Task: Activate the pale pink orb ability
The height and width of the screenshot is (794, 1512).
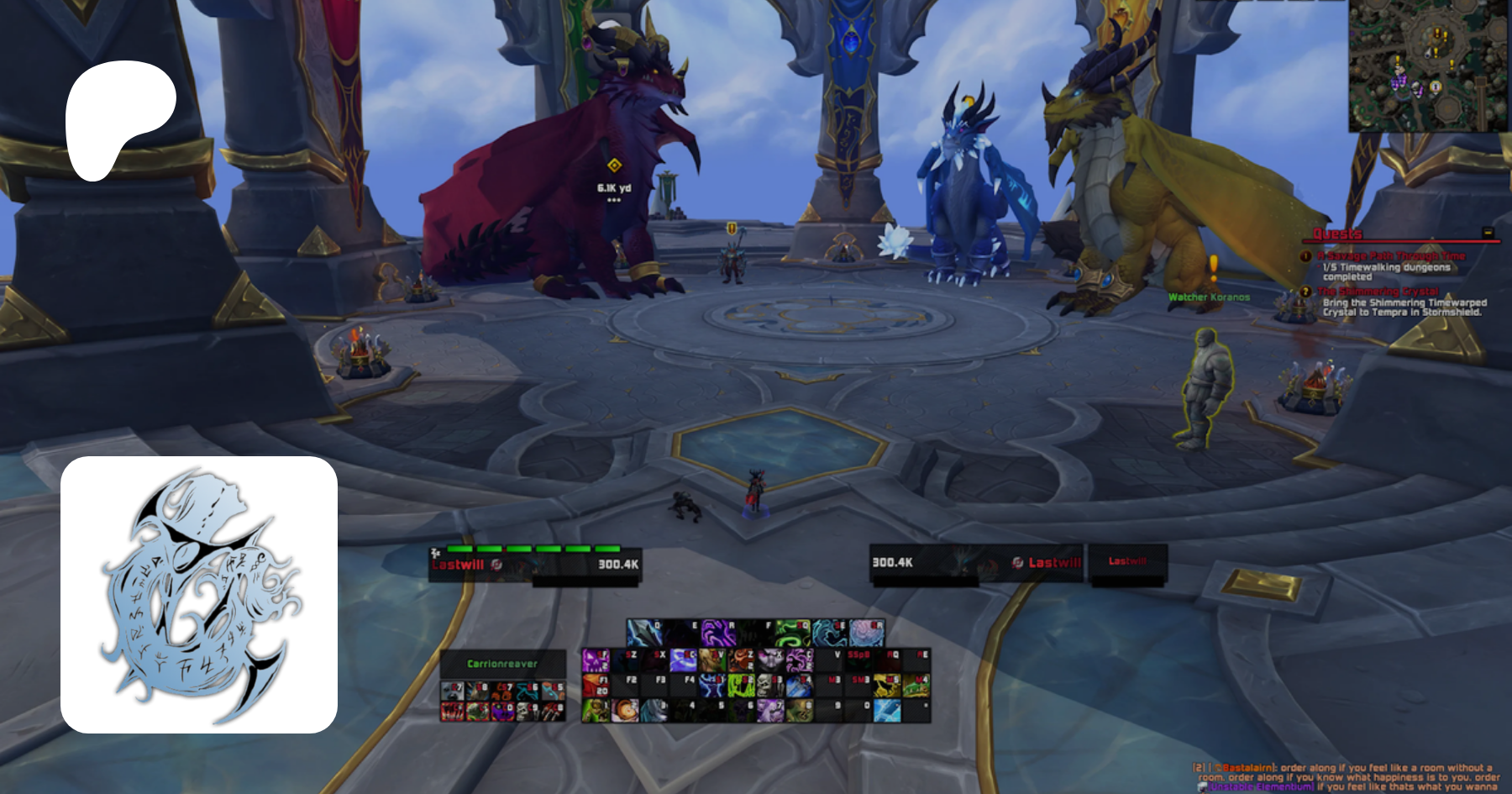Action: click(x=866, y=632)
